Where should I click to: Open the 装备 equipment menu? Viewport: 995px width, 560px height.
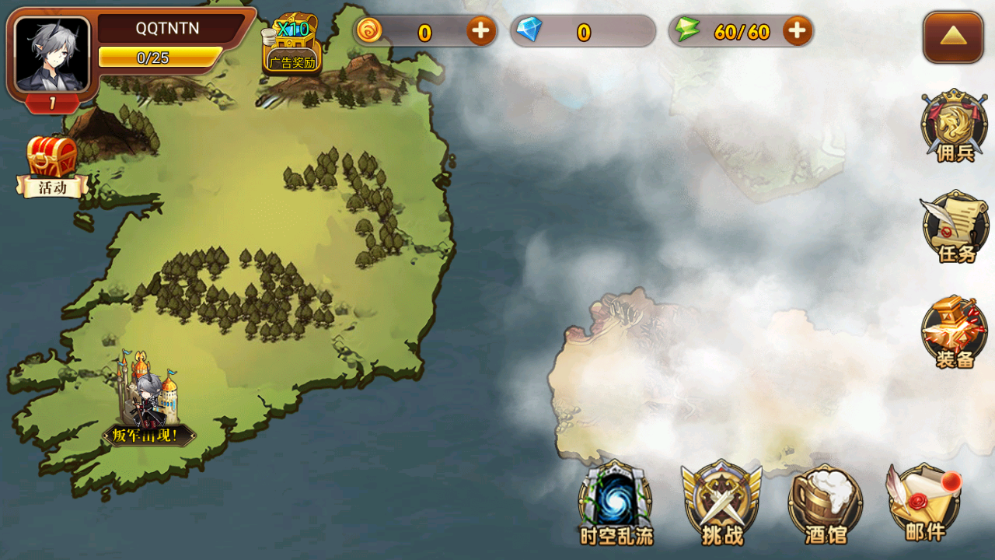[954, 332]
